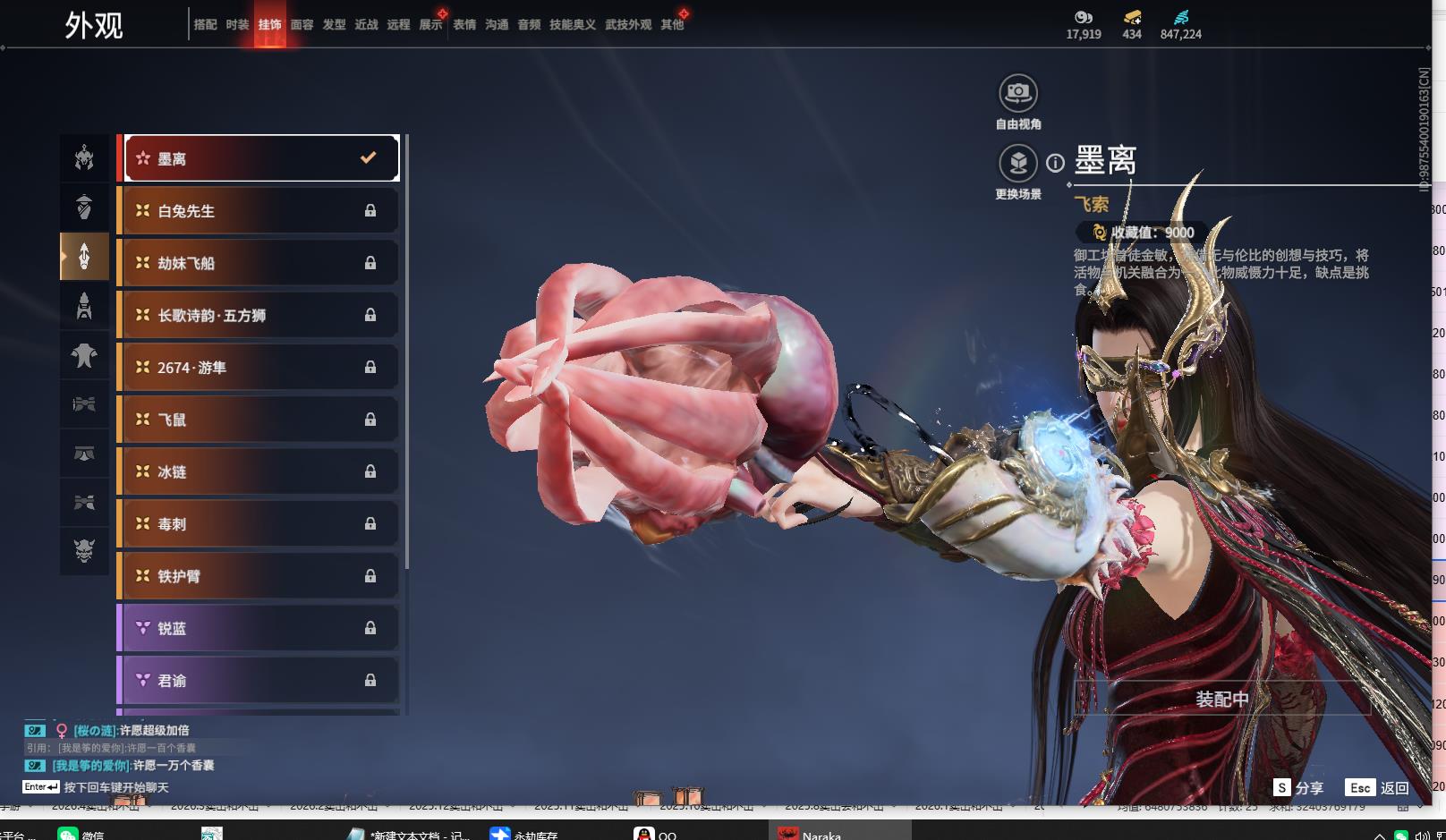Image resolution: width=1446 pixels, height=840 pixels.
Task: Select the 其他 tab
Action: 672,25
